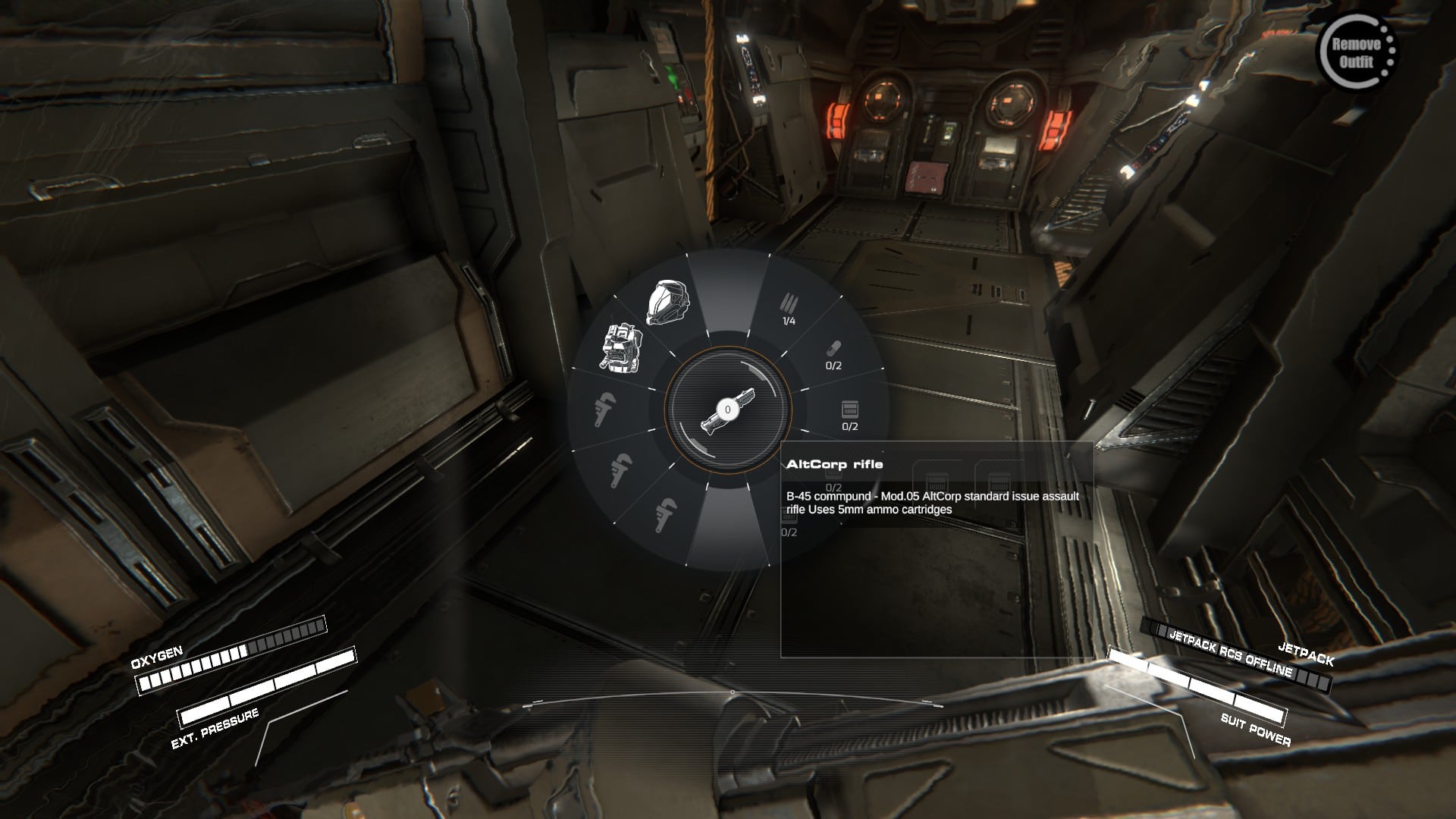Select the AltCorp rifle in the wheel center
Screen dimensions: 1456x819
tap(727, 410)
